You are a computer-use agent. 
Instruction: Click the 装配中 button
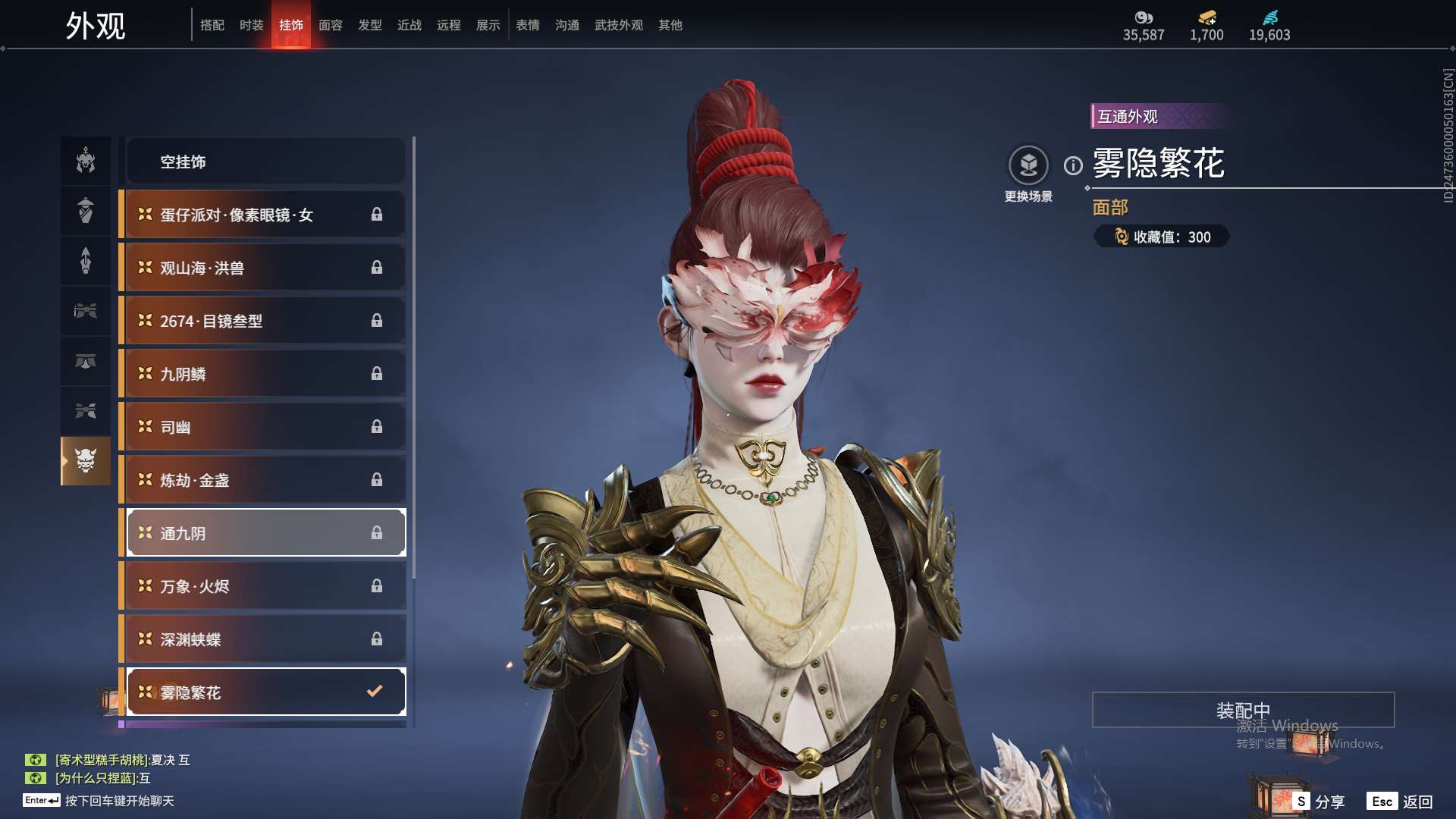pyautogui.click(x=1243, y=710)
